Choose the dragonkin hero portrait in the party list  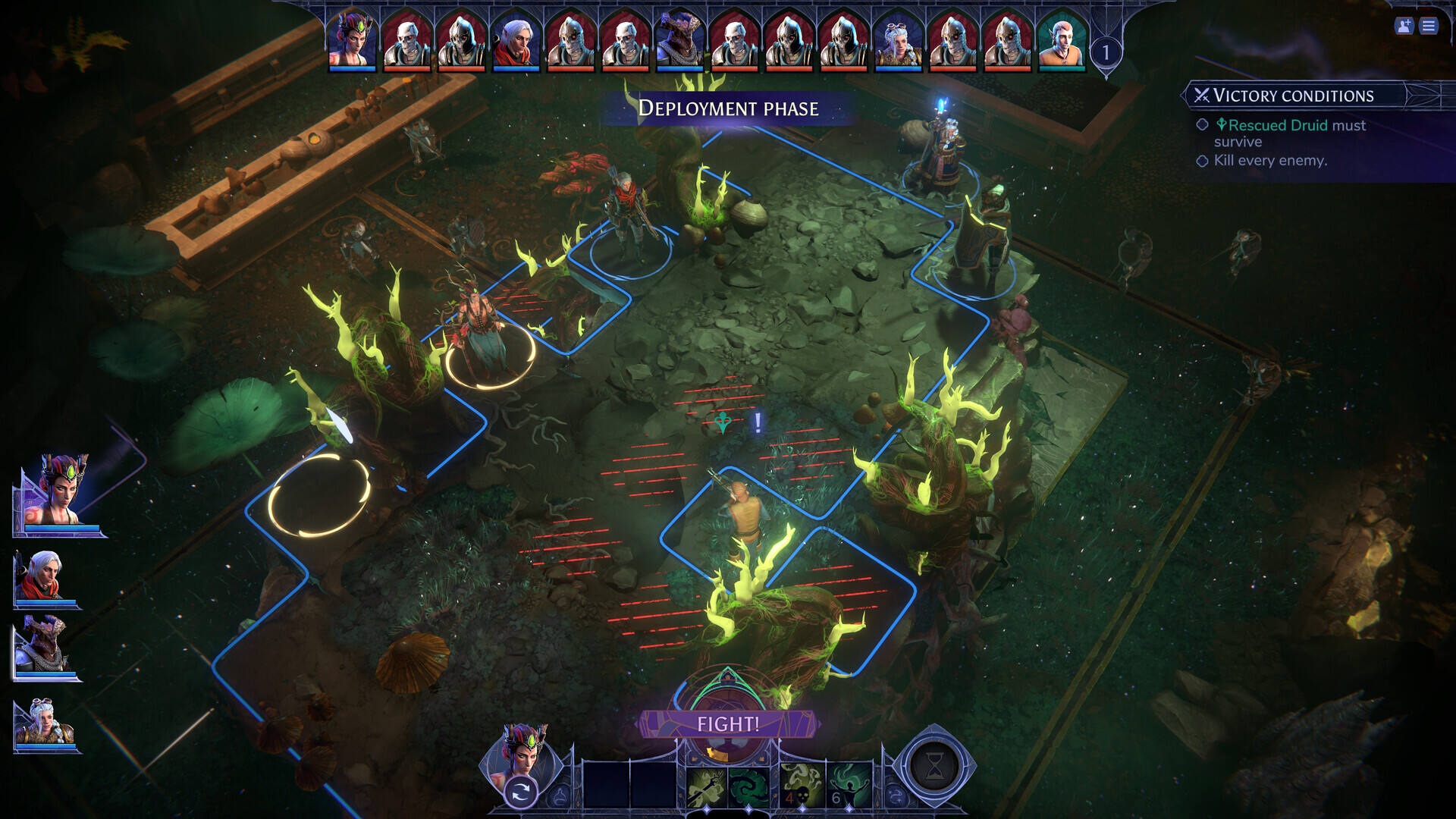(44, 646)
